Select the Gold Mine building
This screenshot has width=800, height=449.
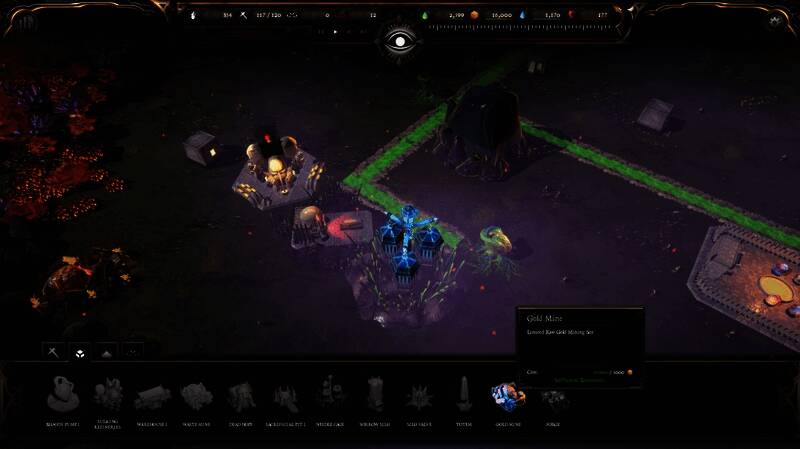[x=506, y=396]
